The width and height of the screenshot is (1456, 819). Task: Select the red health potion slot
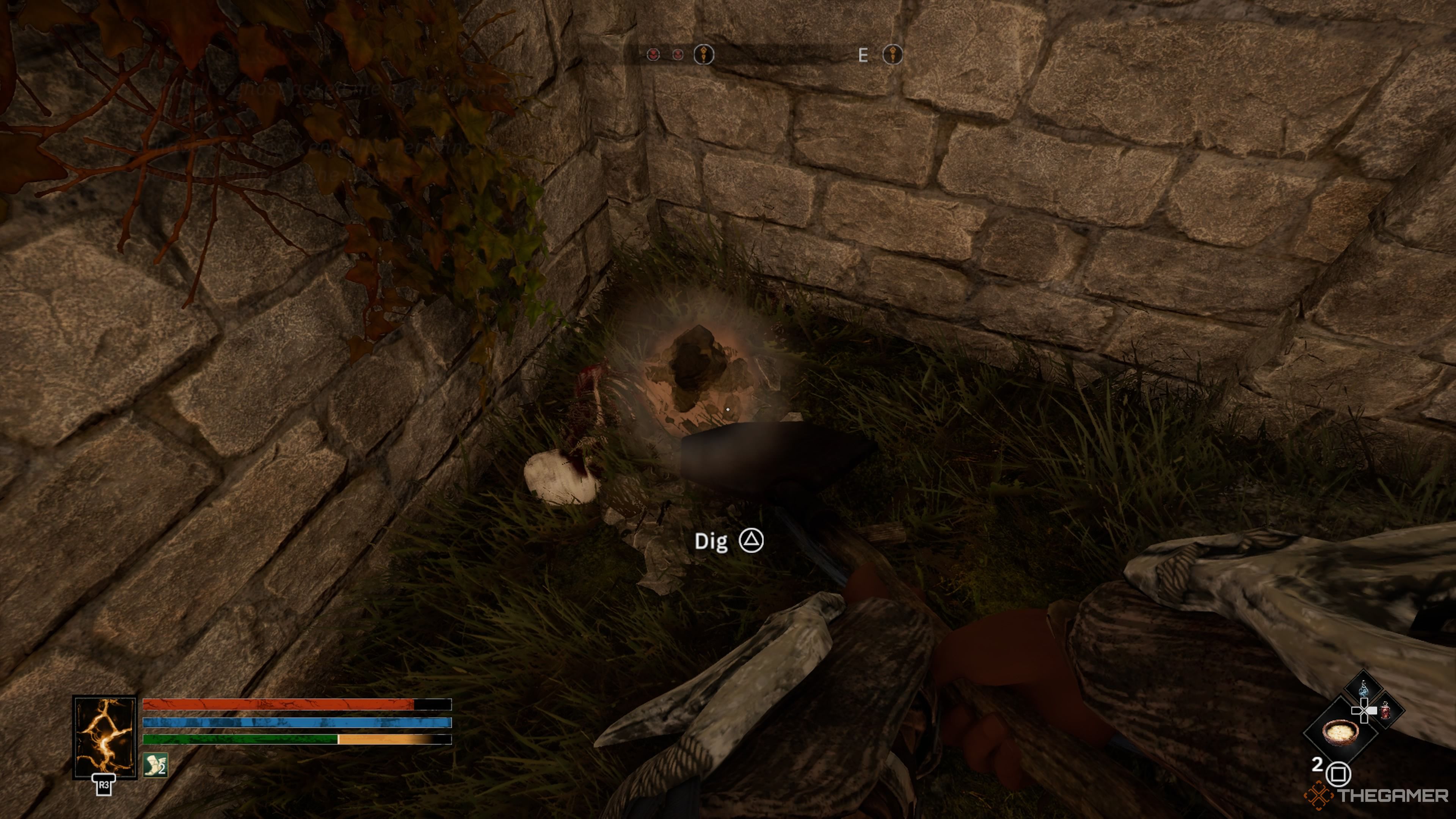1385,711
